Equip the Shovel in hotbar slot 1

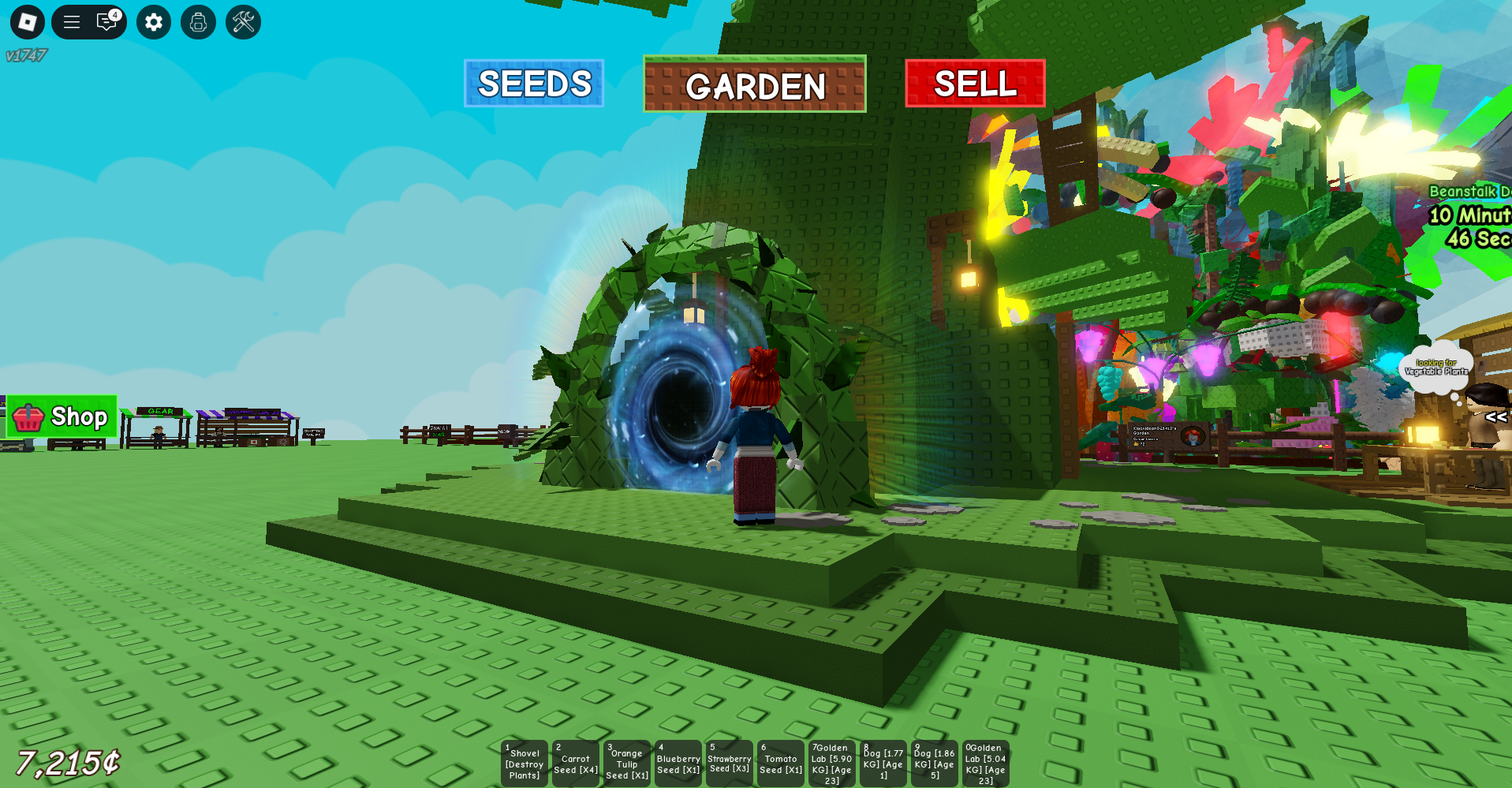coord(524,763)
